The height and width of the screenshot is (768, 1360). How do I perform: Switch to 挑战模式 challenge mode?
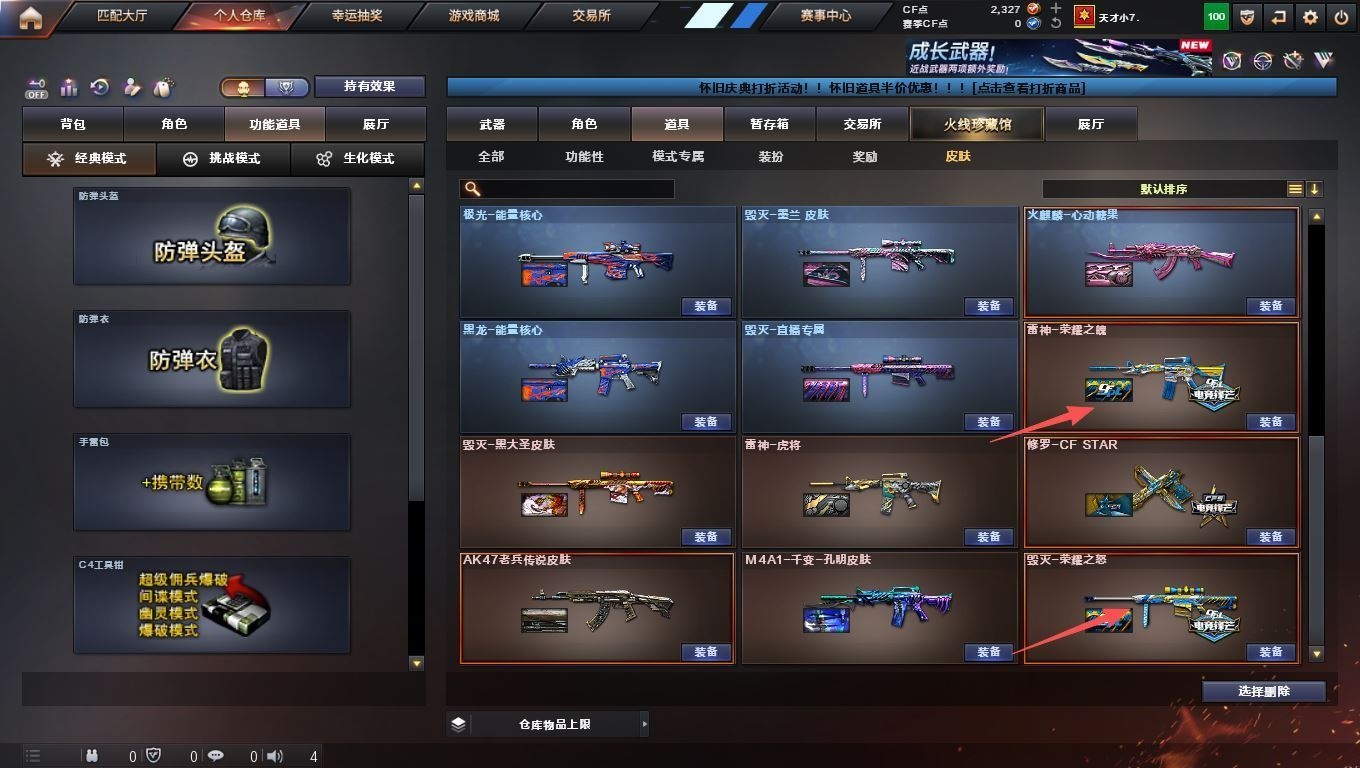pos(223,158)
